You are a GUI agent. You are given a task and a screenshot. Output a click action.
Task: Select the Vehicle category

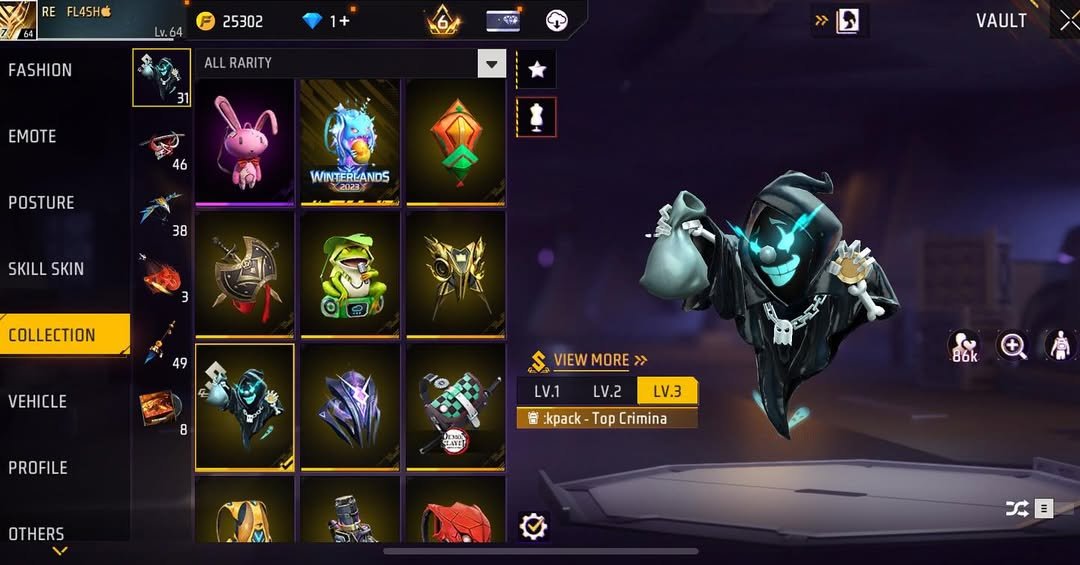coord(37,401)
